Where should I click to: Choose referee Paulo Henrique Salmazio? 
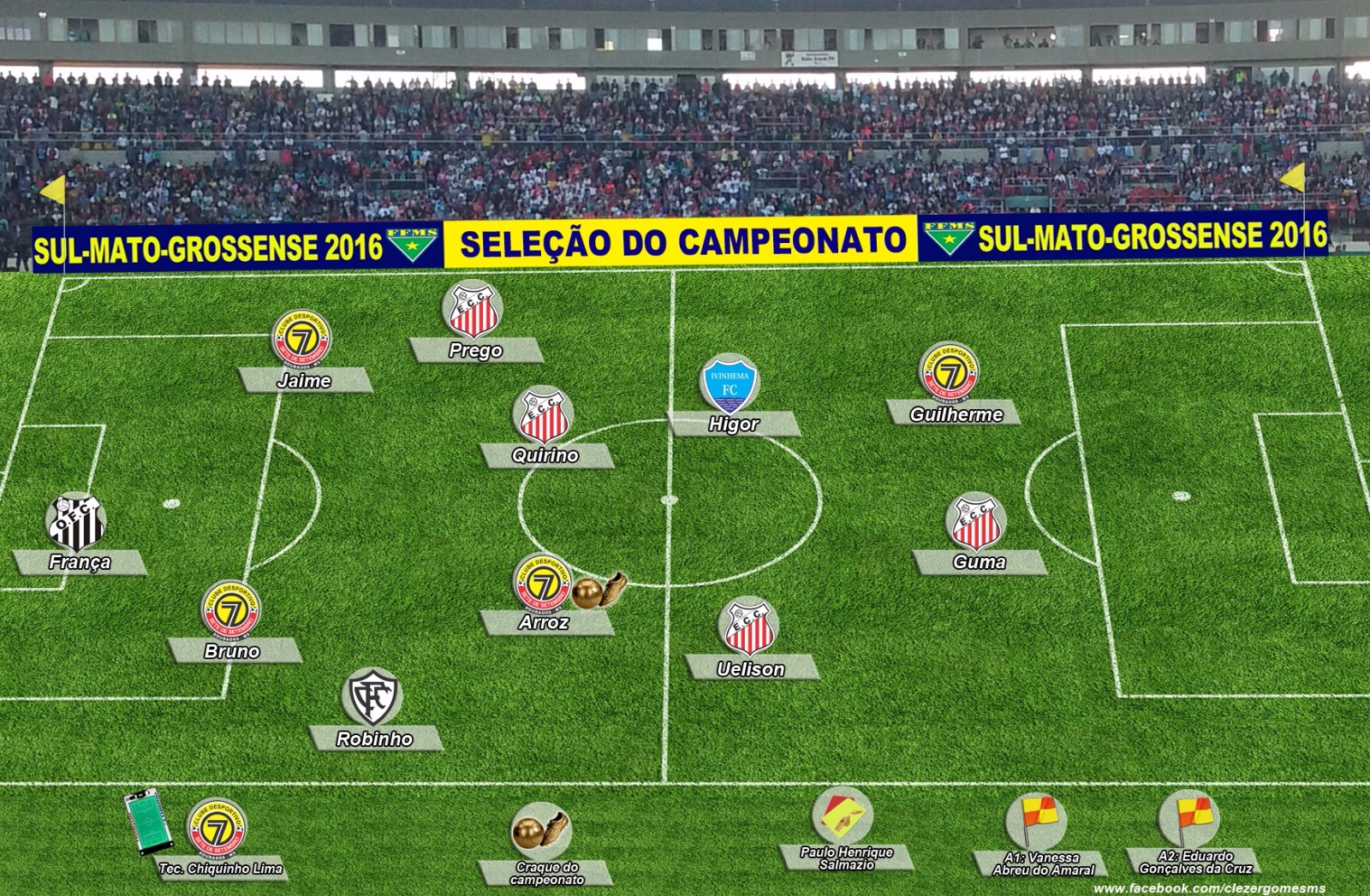coord(846,858)
